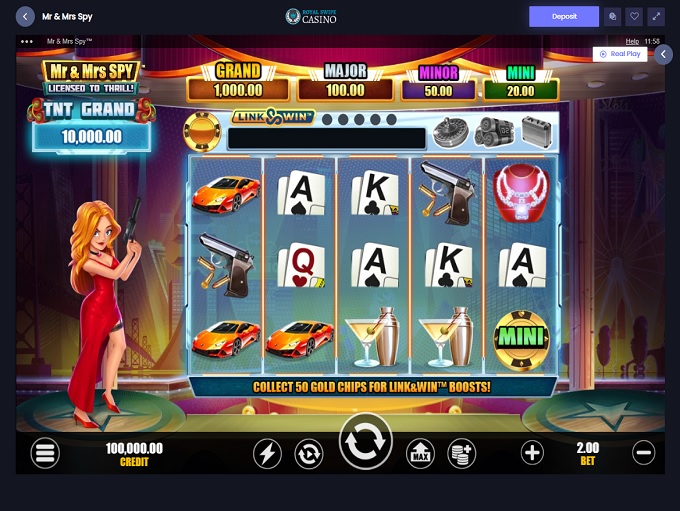Open the three-dot options menu

[27, 41]
